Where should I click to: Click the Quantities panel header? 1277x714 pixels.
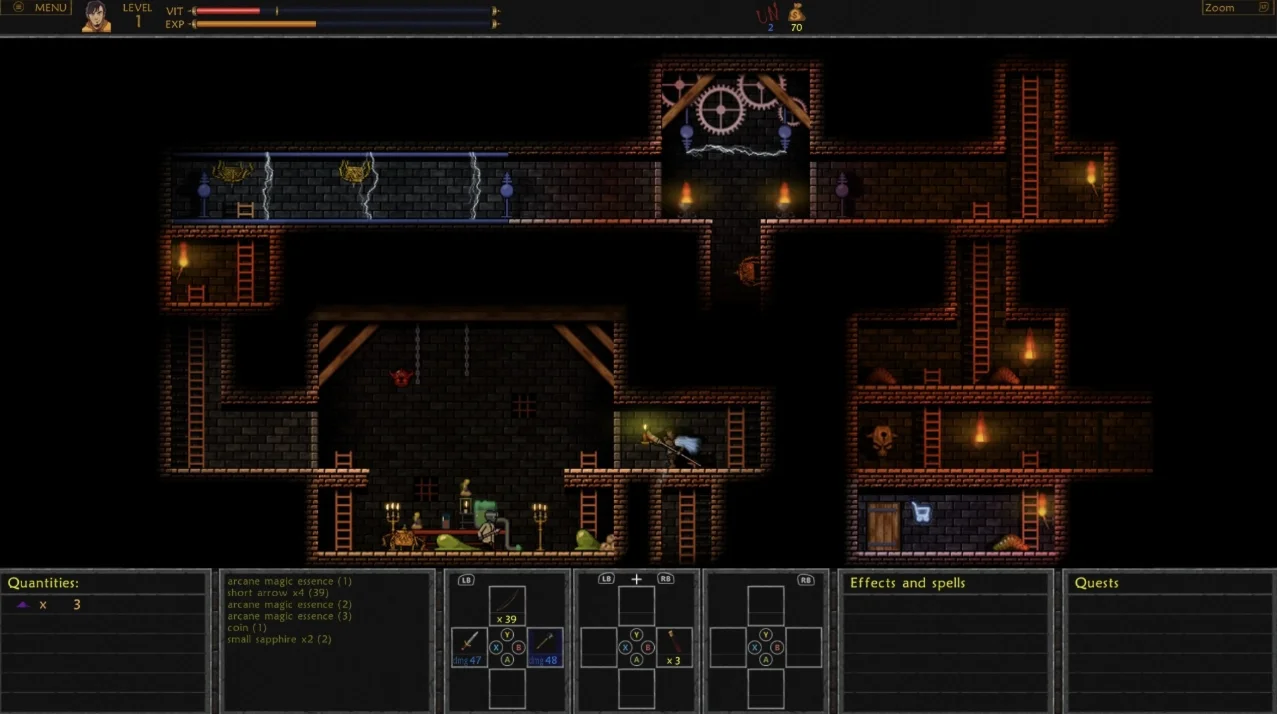[x=43, y=583]
